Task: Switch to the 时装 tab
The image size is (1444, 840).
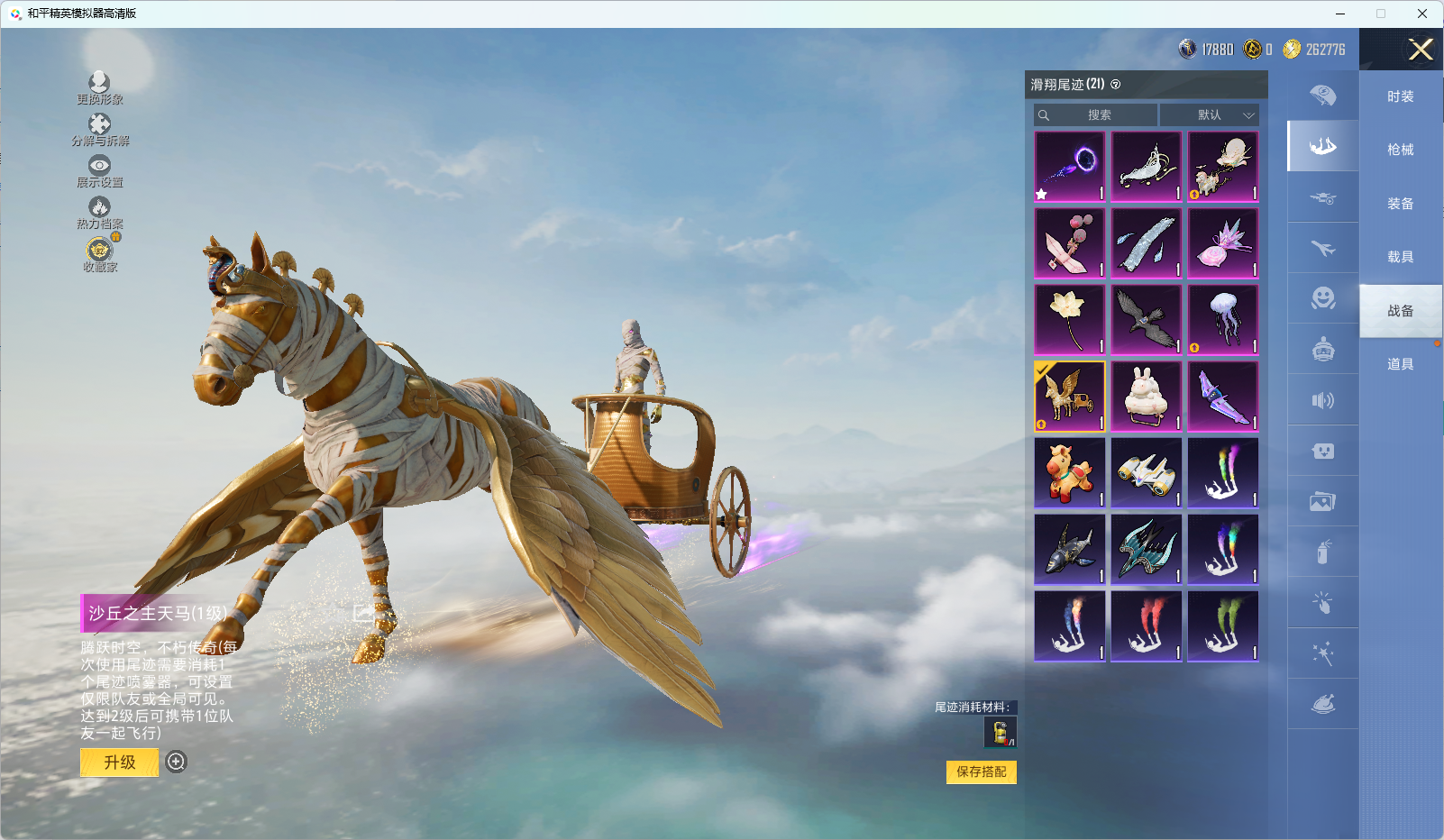Action: [1400, 96]
